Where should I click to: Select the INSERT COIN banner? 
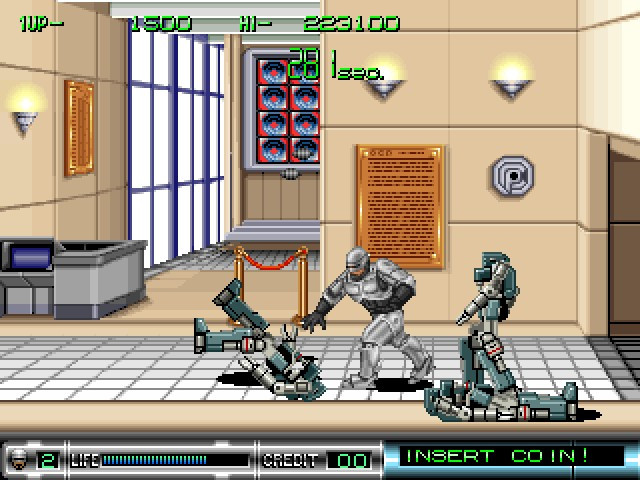pyautogui.click(x=508, y=456)
